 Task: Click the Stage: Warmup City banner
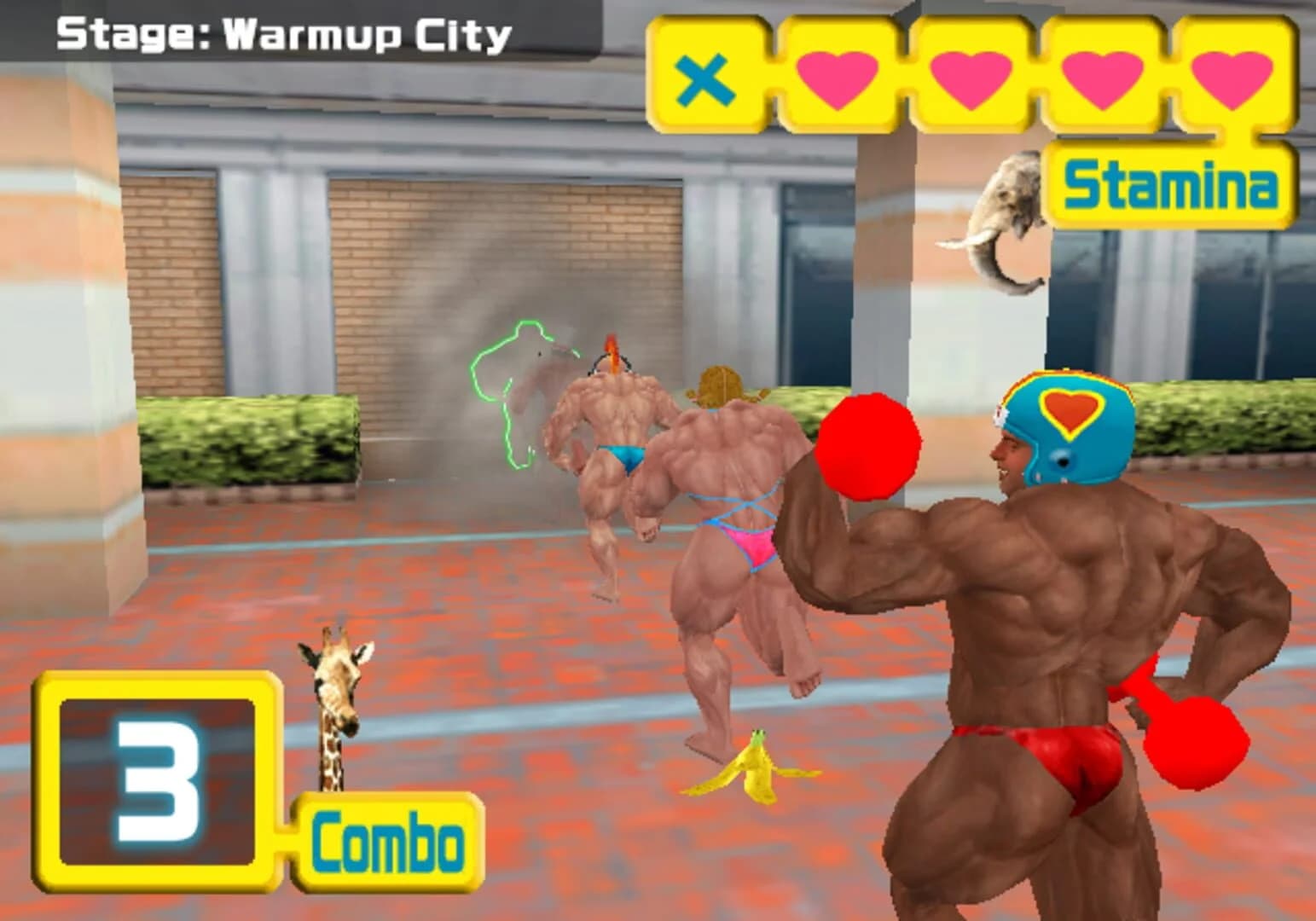[x=281, y=34]
